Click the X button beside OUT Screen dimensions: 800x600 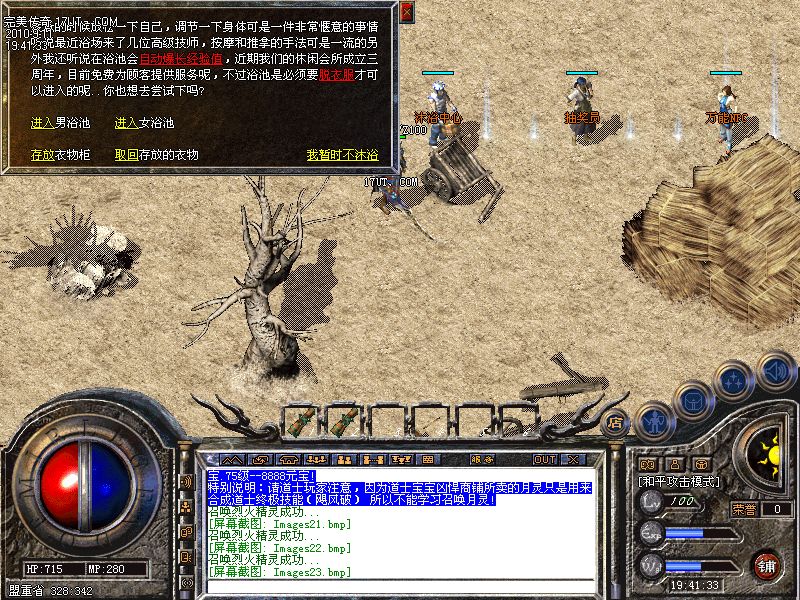[573, 459]
